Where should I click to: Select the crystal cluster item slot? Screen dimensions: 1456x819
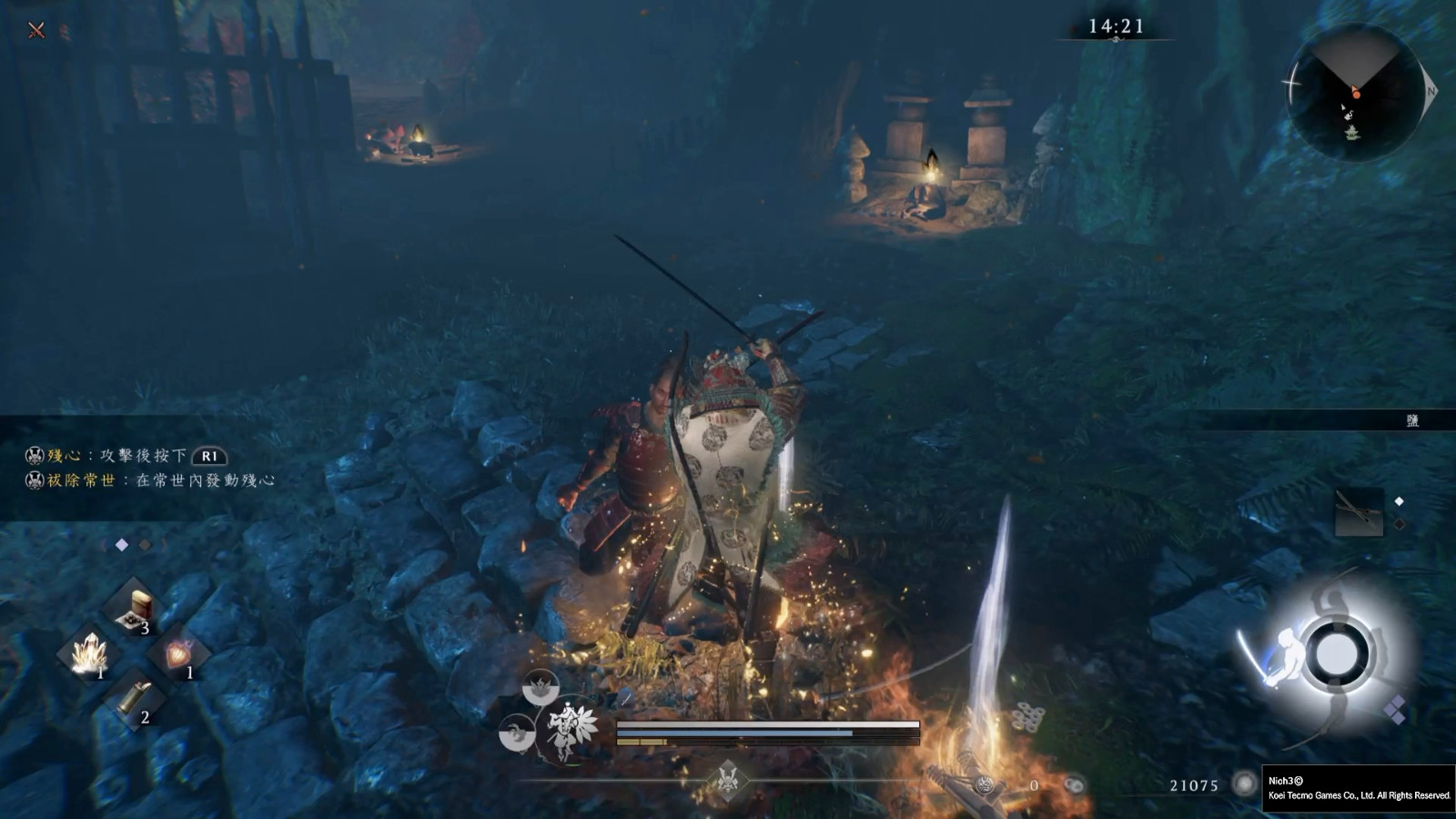[91, 653]
